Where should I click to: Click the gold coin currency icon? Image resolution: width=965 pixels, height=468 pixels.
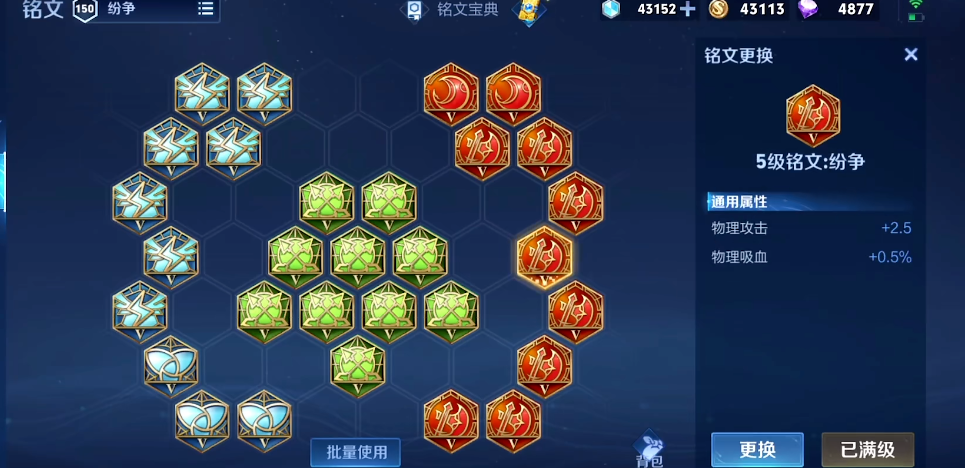(718, 9)
